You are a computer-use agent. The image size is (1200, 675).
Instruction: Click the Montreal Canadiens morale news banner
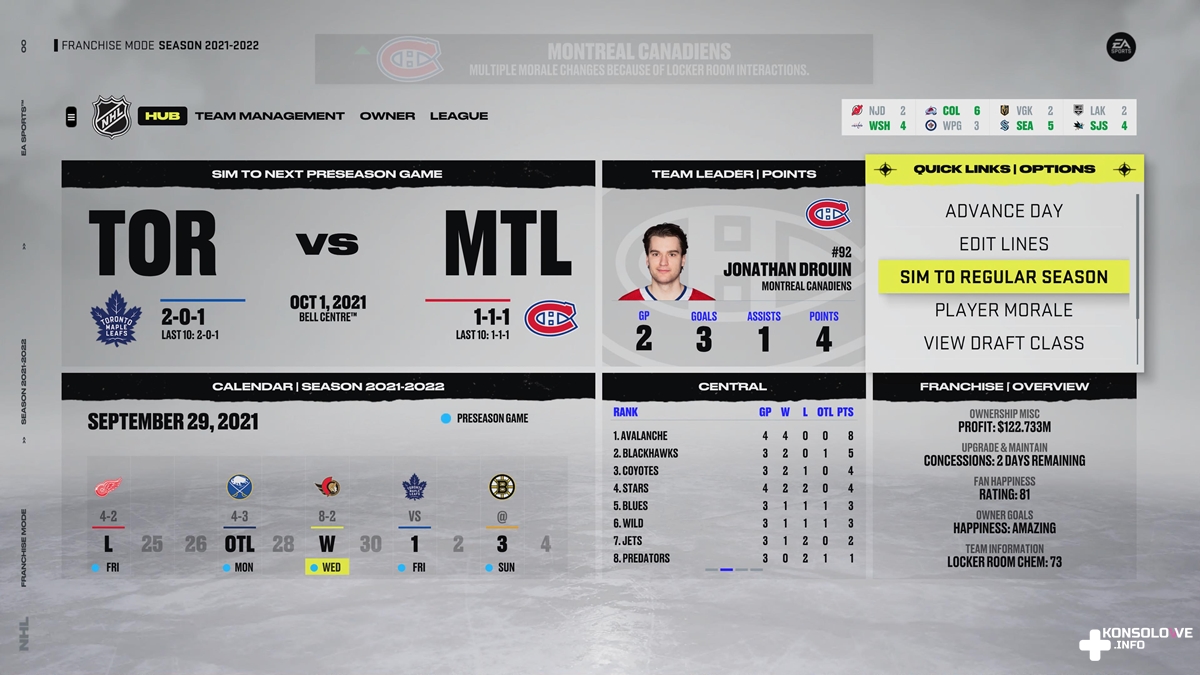(594, 59)
